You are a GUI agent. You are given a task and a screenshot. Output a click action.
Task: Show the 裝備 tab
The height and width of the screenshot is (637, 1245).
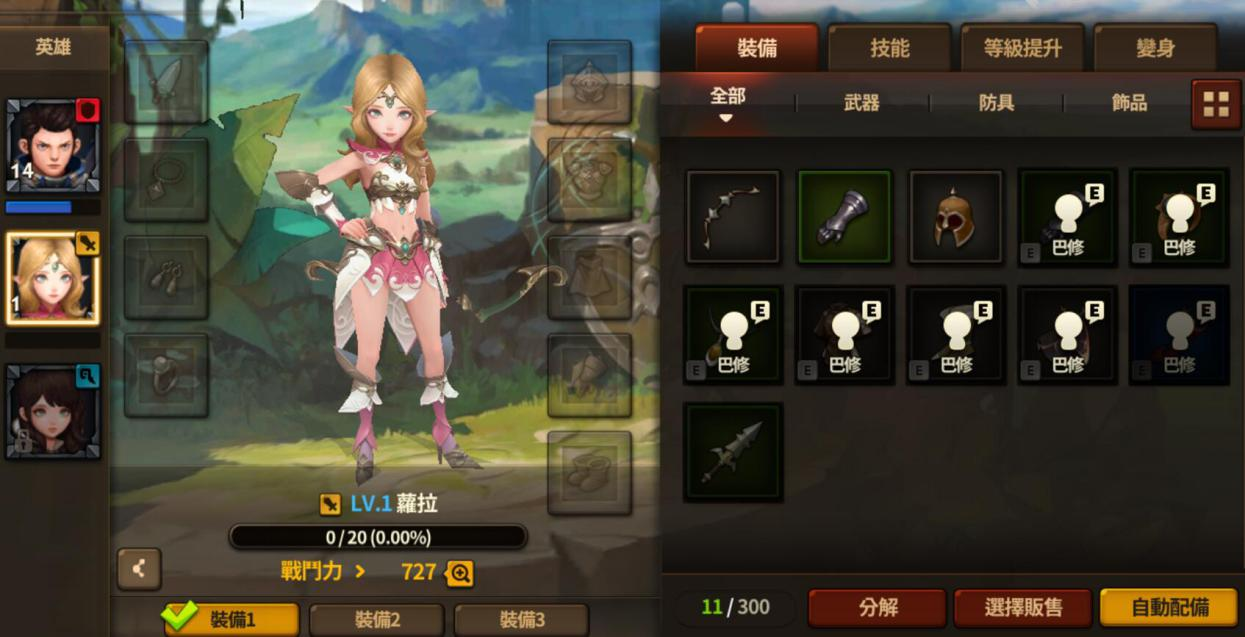[756, 48]
